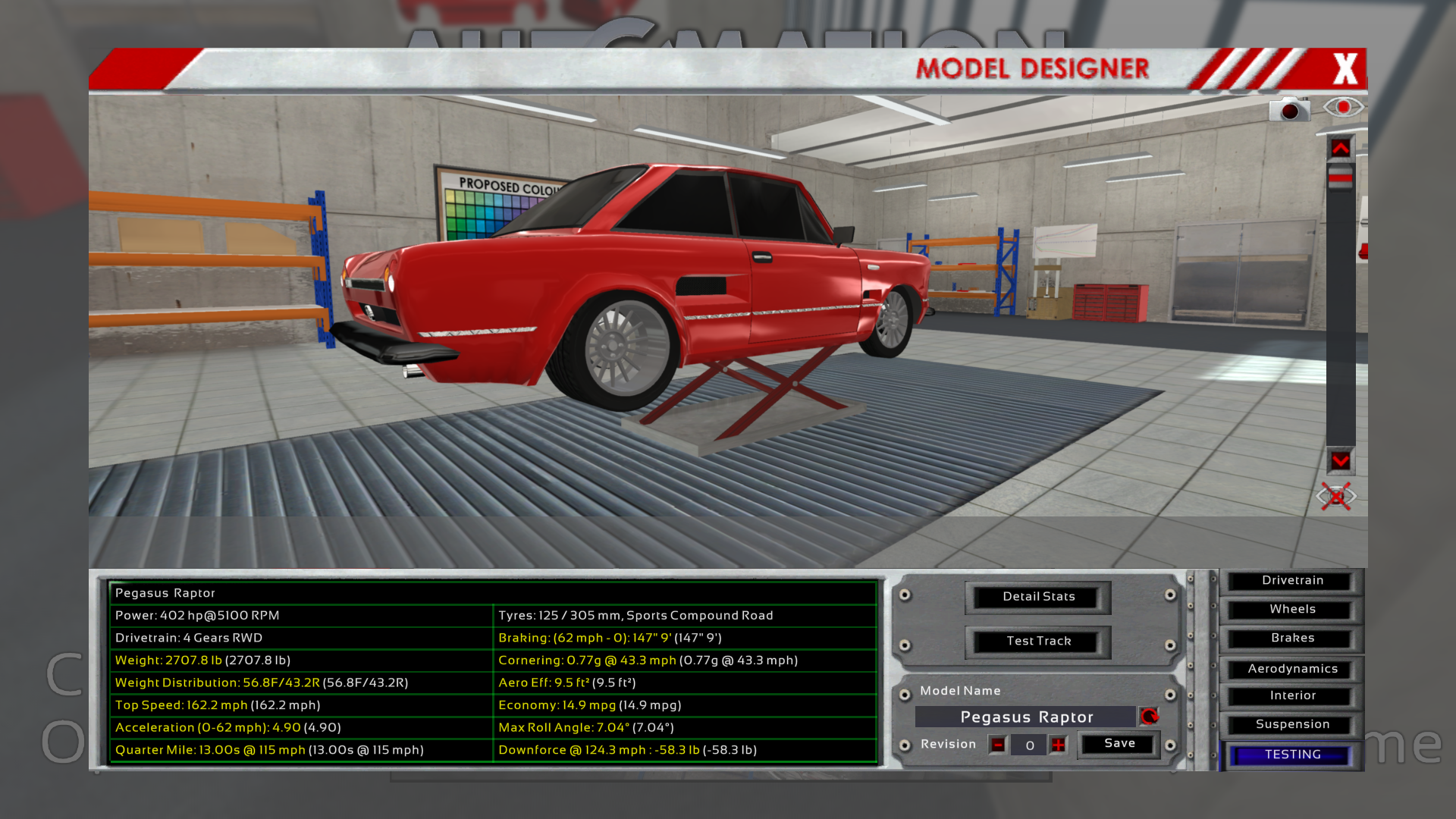Click the red down arrow scroll button
Image resolution: width=1456 pixels, height=819 pixels.
pyautogui.click(x=1340, y=461)
